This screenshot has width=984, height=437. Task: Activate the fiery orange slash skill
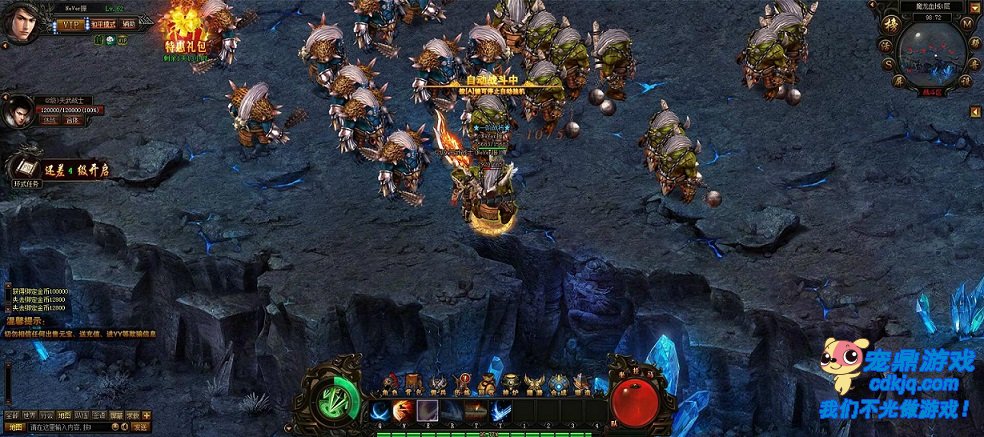(x=404, y=410)
